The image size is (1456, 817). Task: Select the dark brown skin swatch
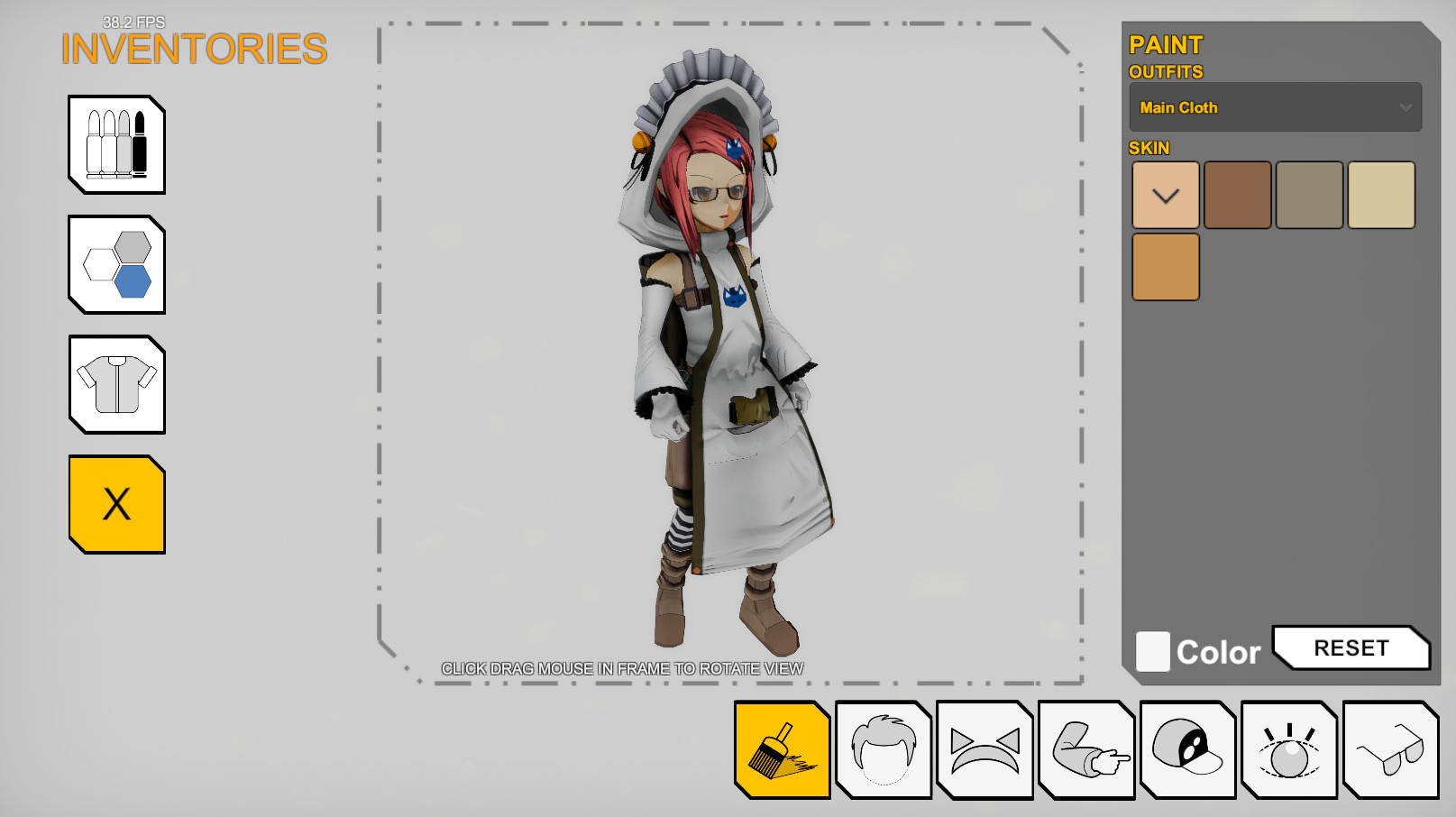pos(1237,195)
